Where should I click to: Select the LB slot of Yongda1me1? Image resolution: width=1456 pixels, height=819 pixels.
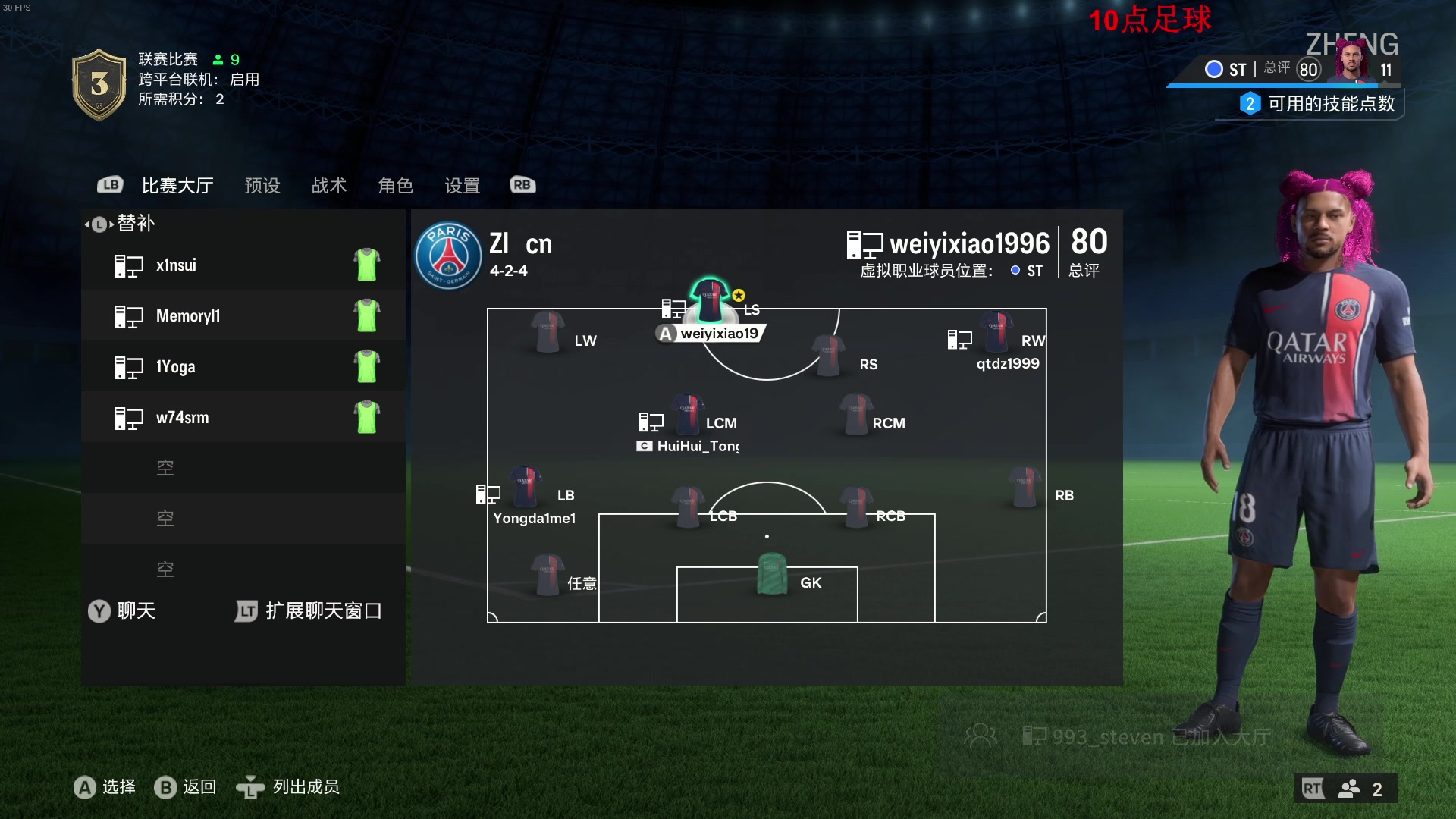525,488
